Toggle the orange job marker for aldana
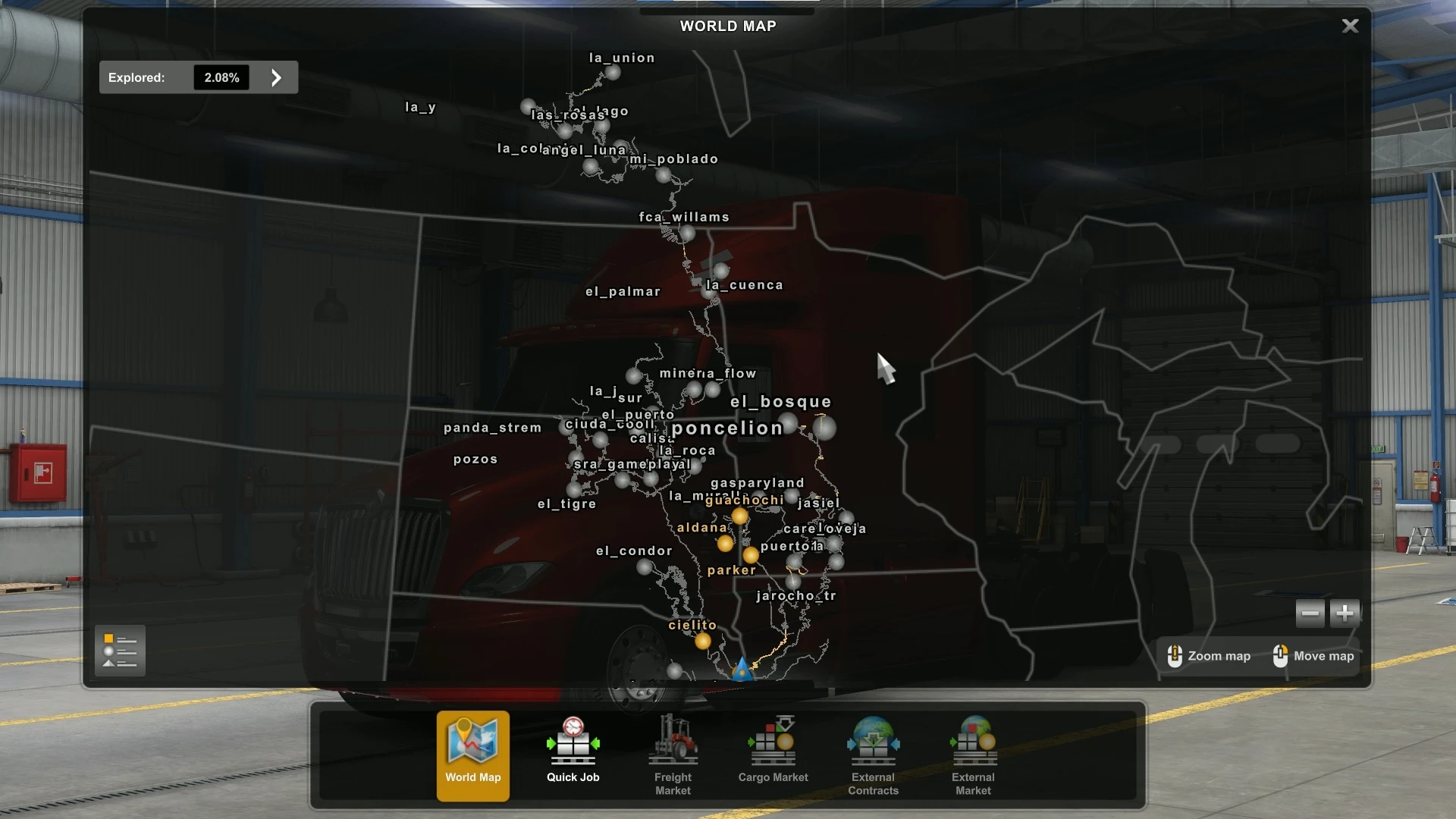The height and width of the screenshot is (819, 1456). [726, 543]
